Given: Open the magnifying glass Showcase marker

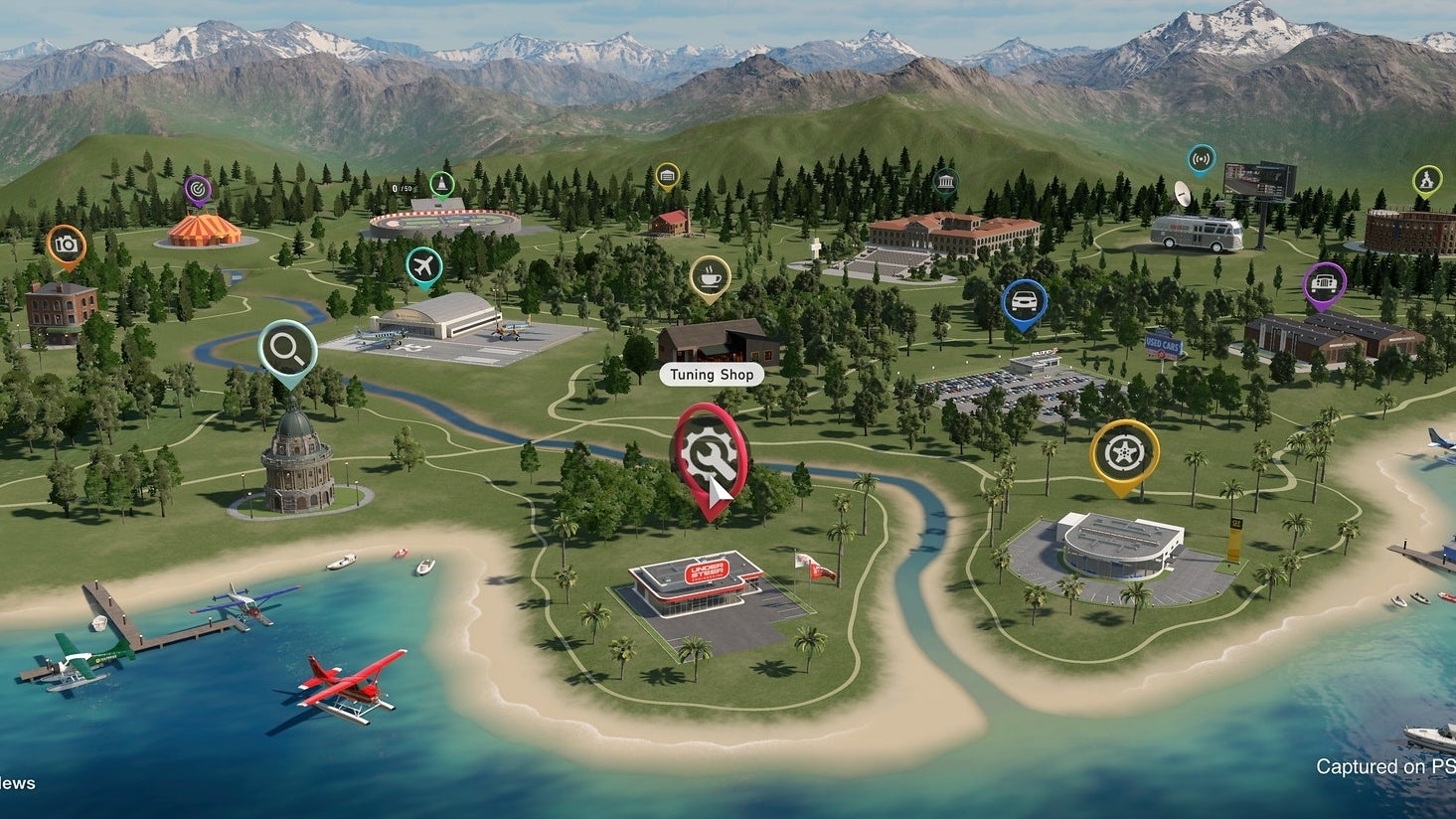Looking at the screenshot, I should click(287, 349).
